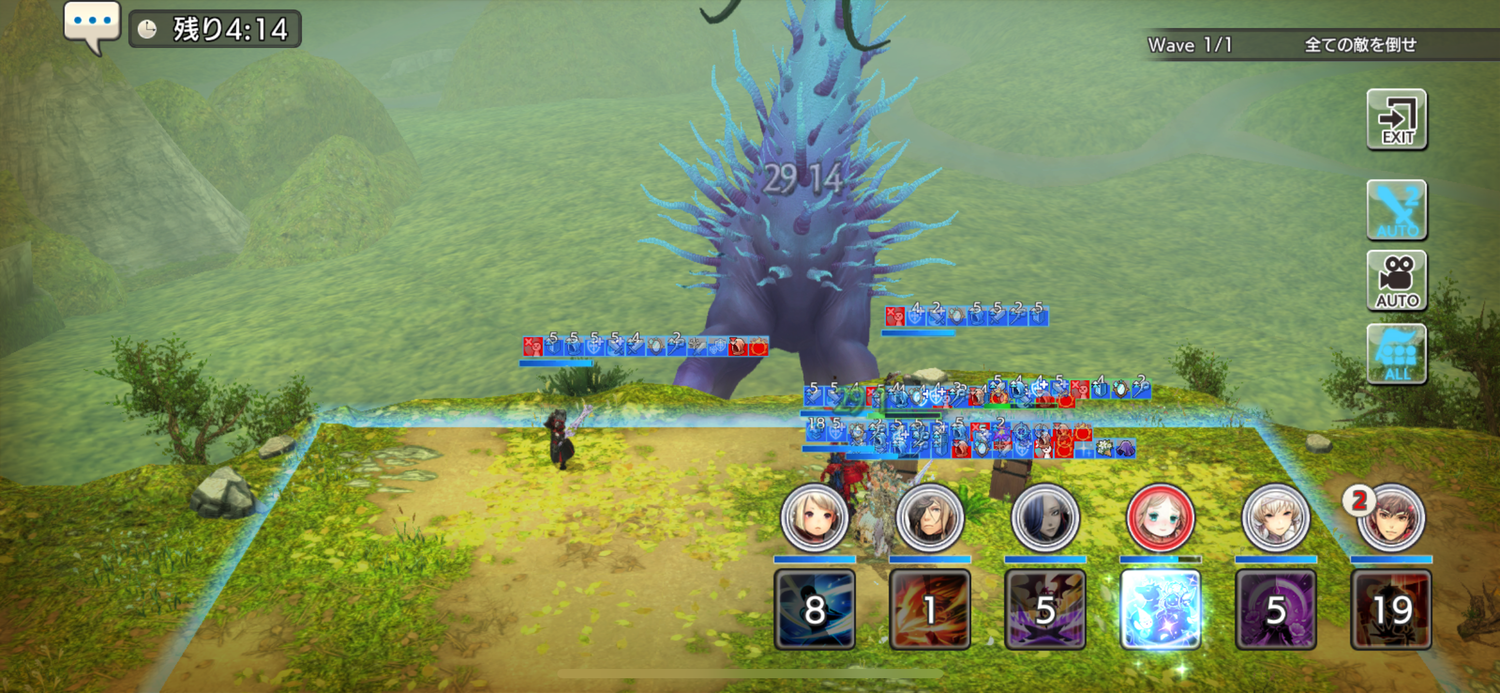Choose the fiery skill with cooldown 1
Screen dimensions: 1500x693
click(930, 609)
